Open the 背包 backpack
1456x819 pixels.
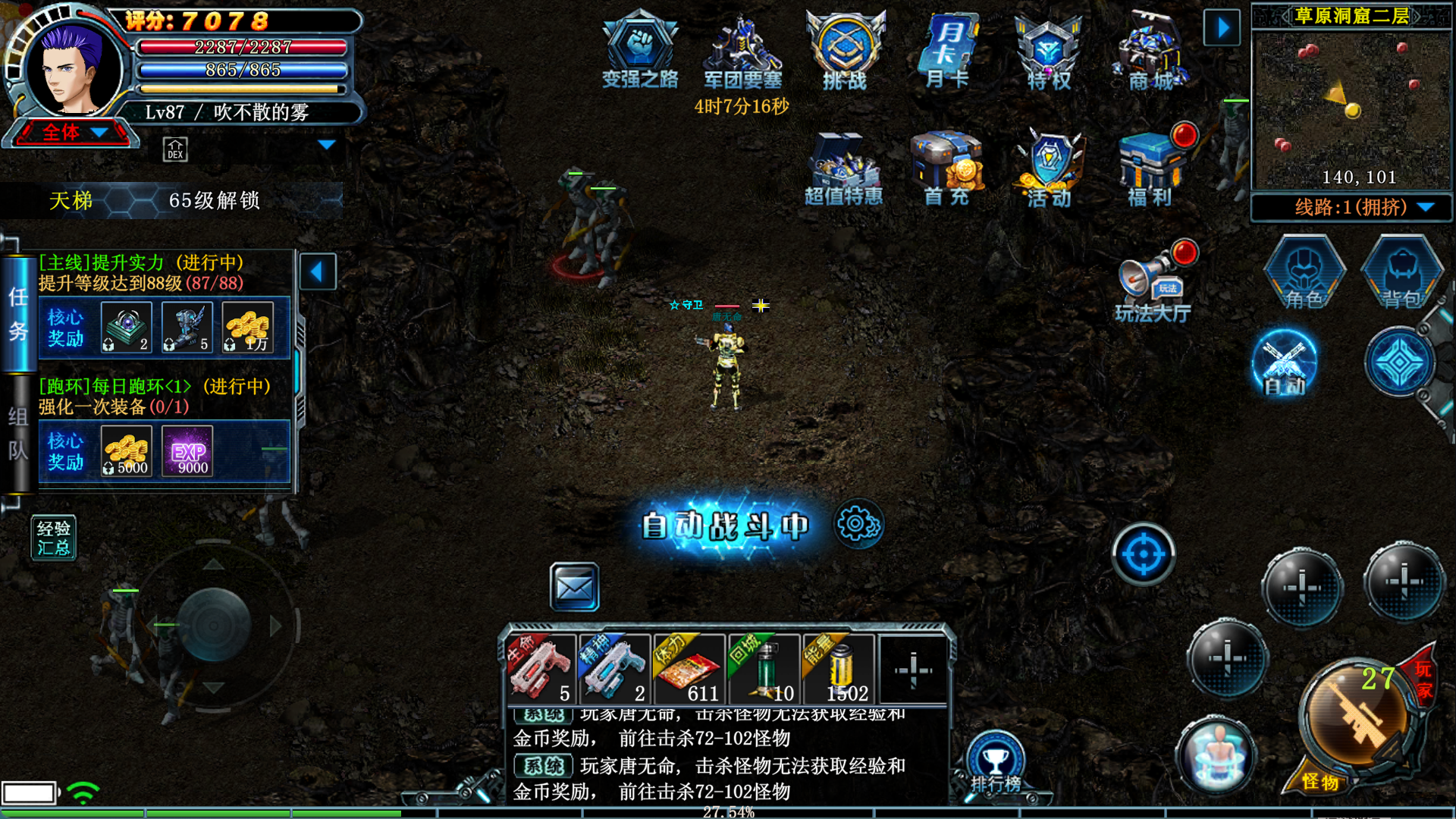pos(1401,273)
